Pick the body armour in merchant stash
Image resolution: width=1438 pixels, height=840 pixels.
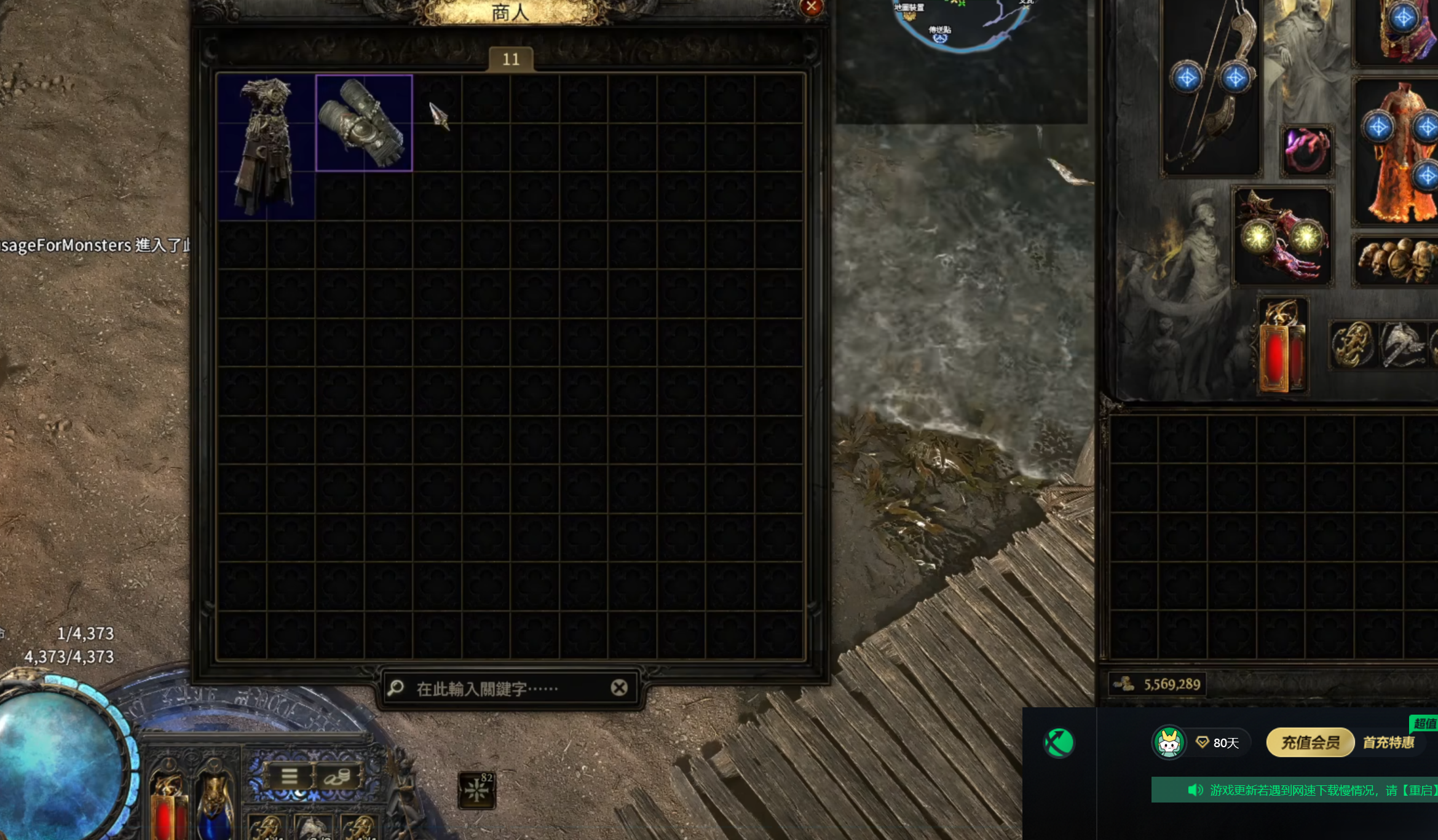[x=266, y=146]
